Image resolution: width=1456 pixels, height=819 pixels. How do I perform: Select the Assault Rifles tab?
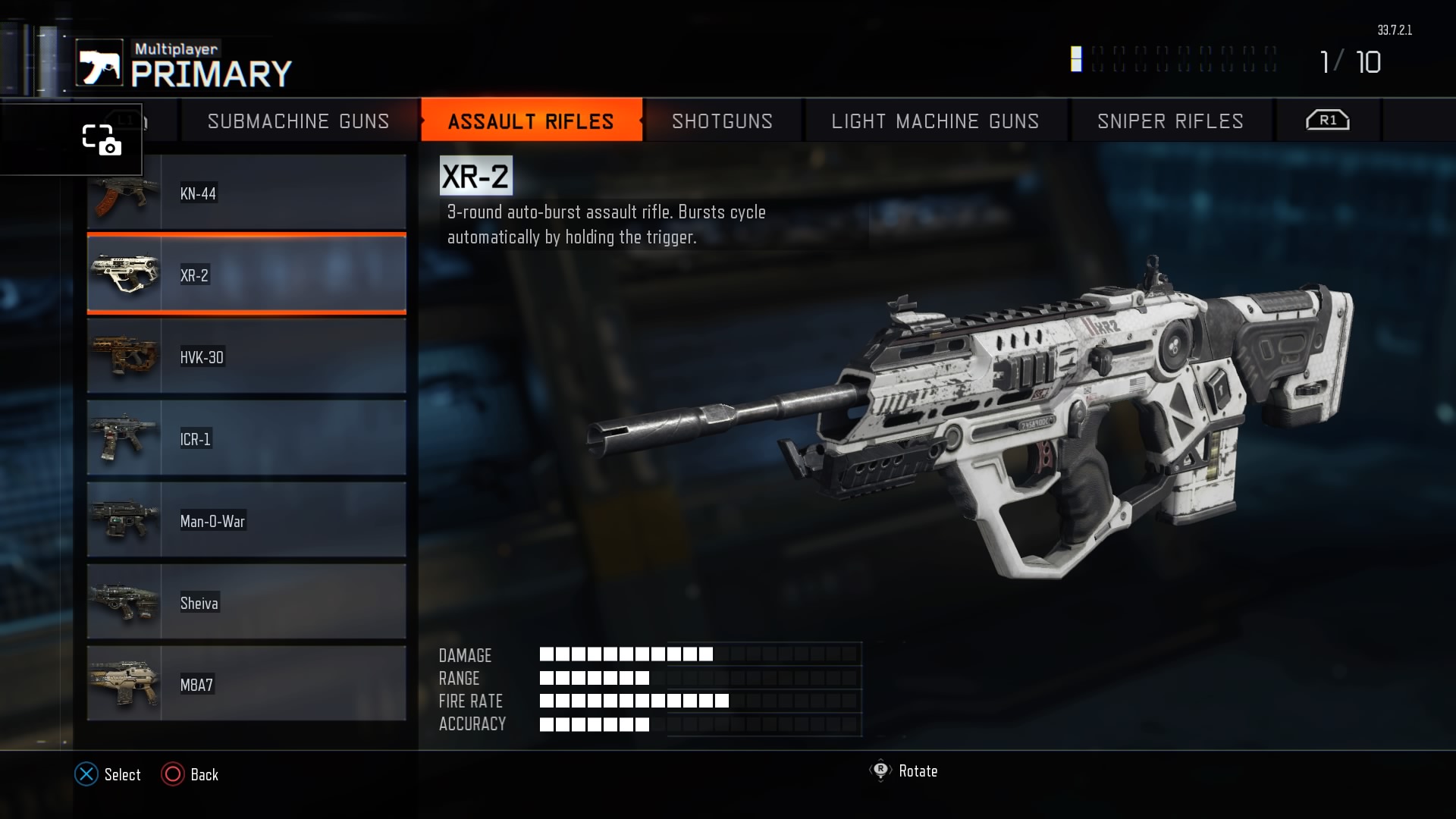point(531,121)
